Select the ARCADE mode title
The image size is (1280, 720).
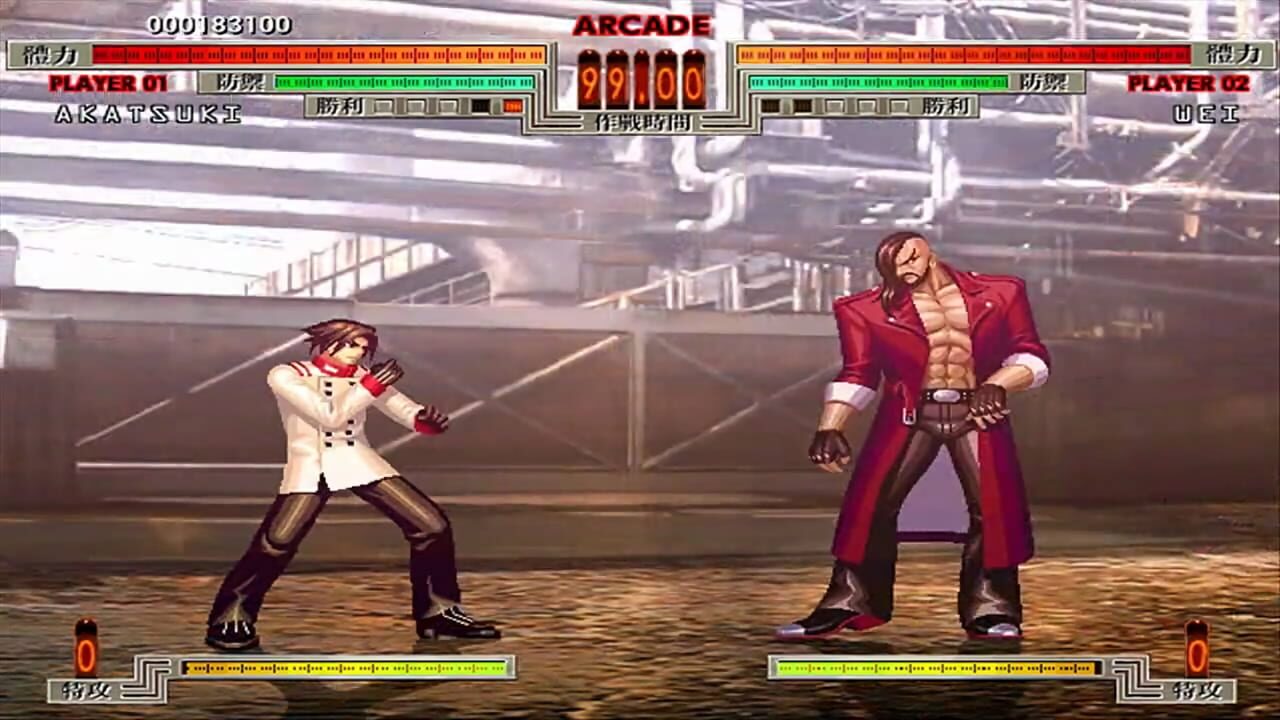tap(640, 22)
